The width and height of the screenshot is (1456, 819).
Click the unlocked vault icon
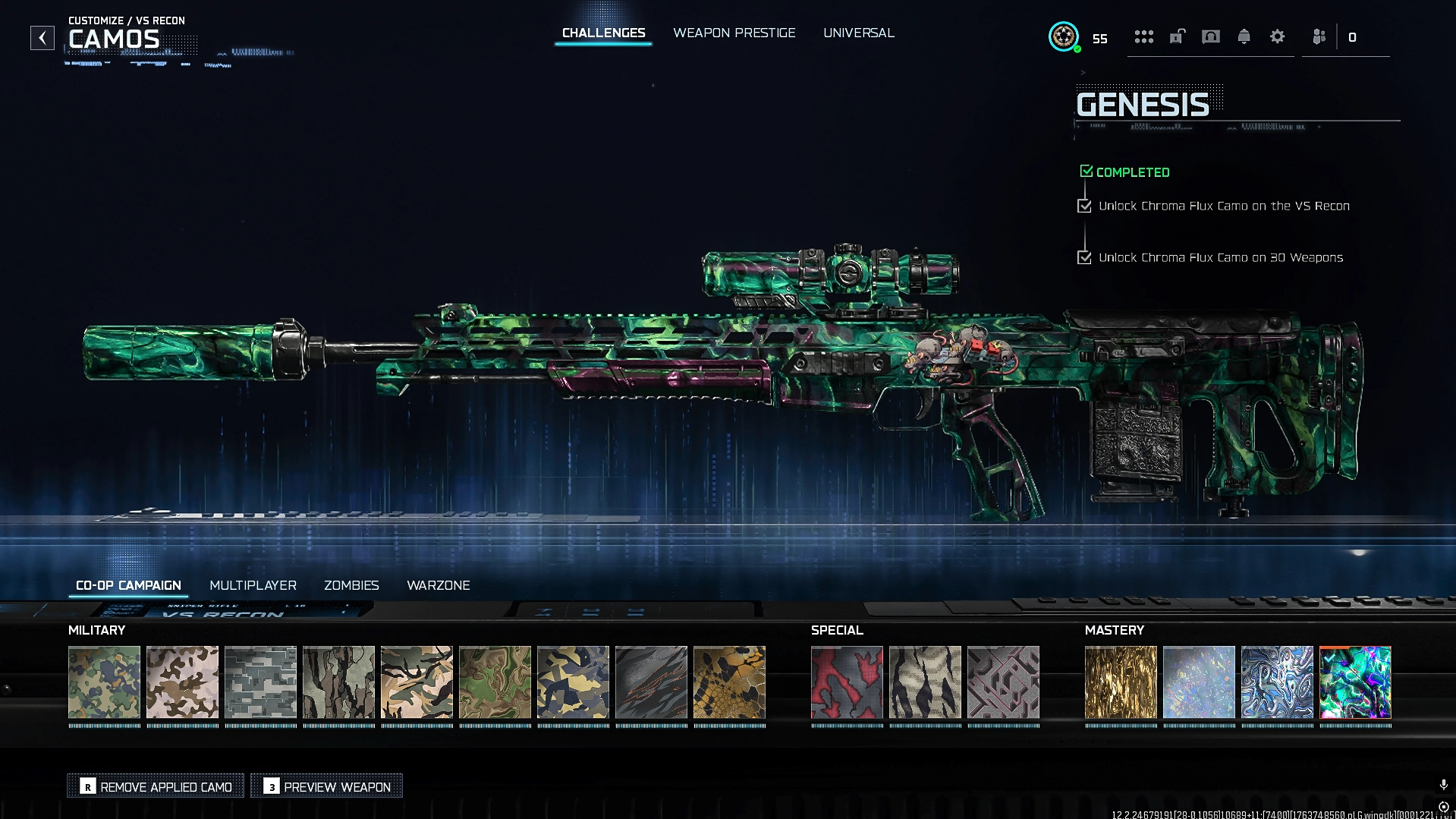point(1176,36)
